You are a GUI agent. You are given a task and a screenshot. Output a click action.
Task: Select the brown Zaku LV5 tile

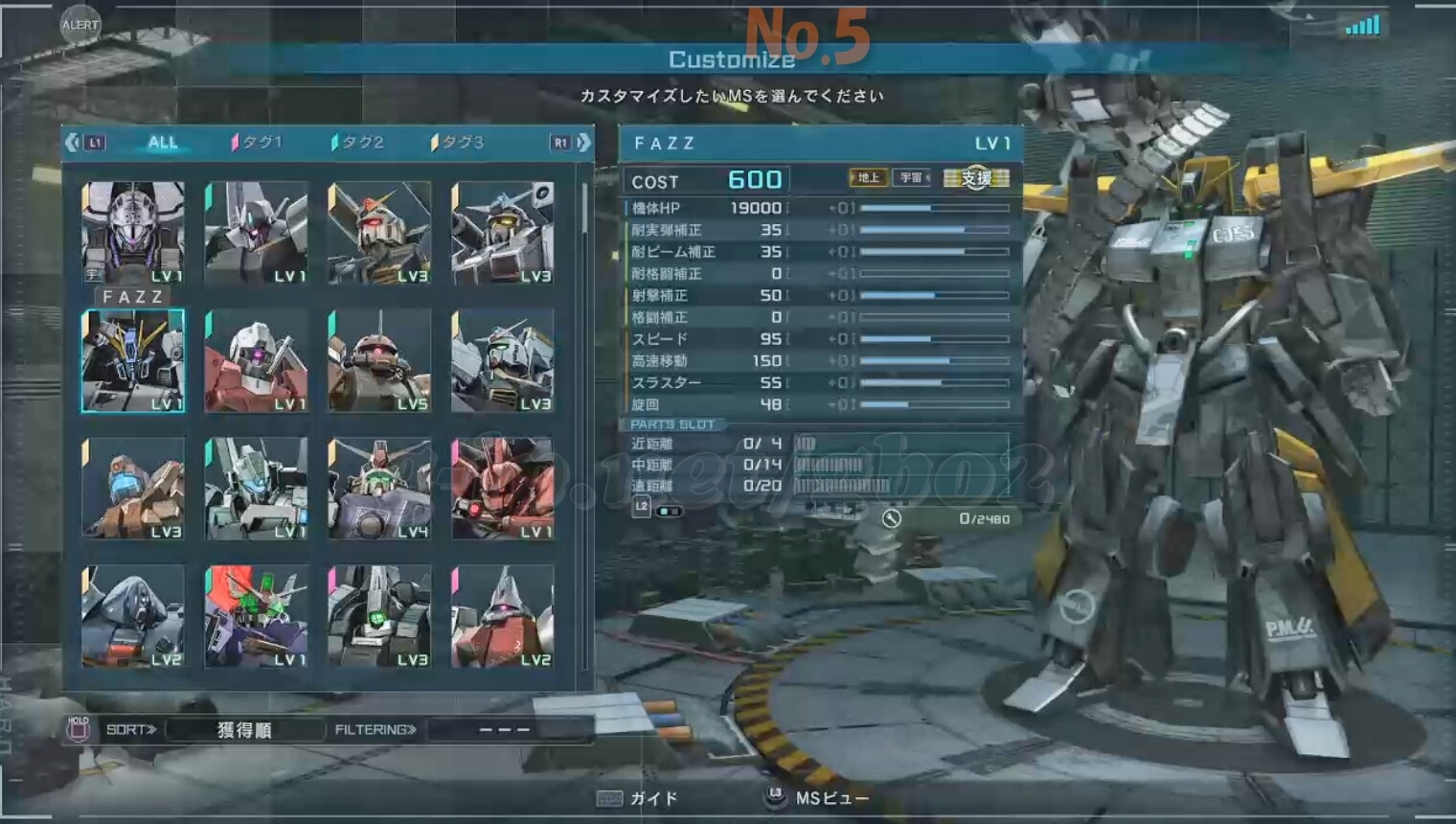tap(379, 361)
